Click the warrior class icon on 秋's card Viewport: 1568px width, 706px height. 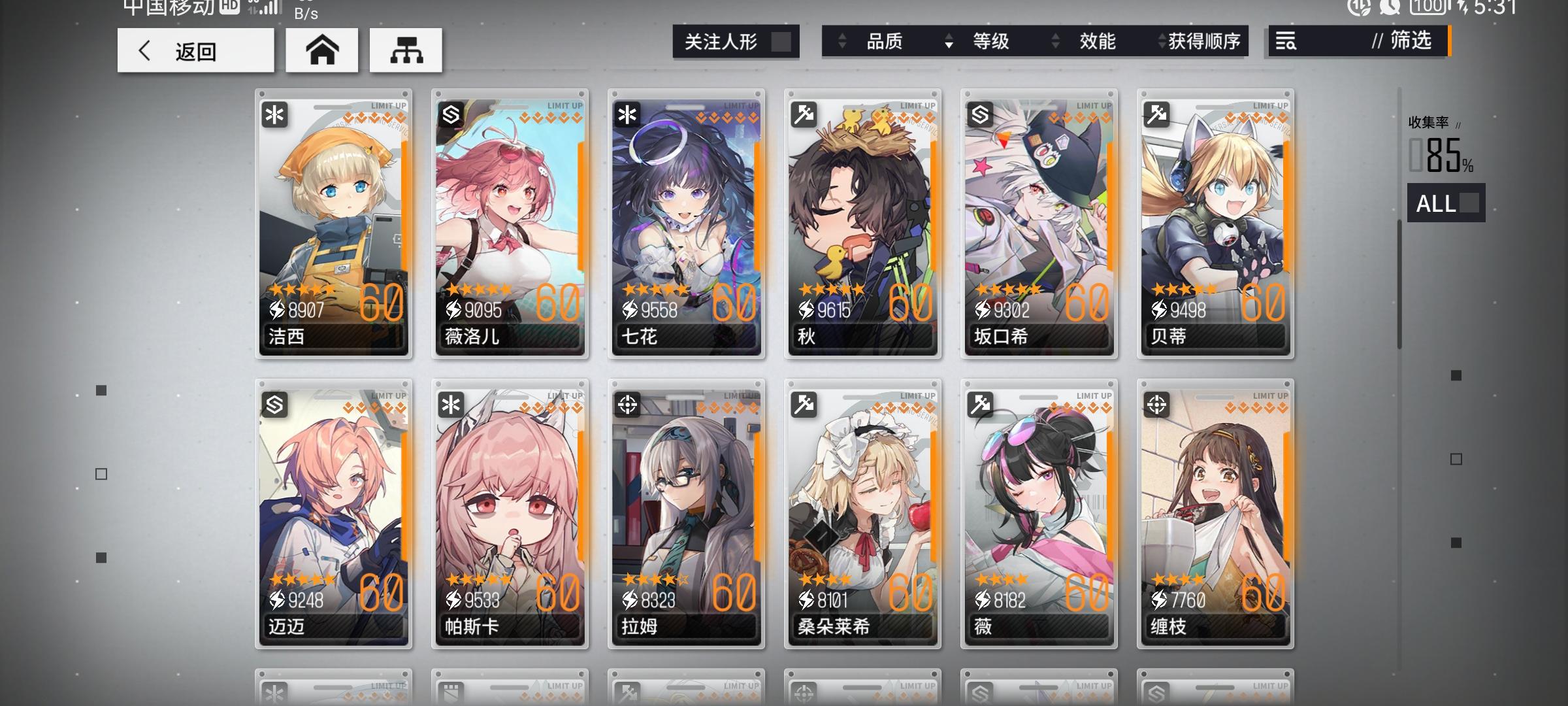point(803,116)
